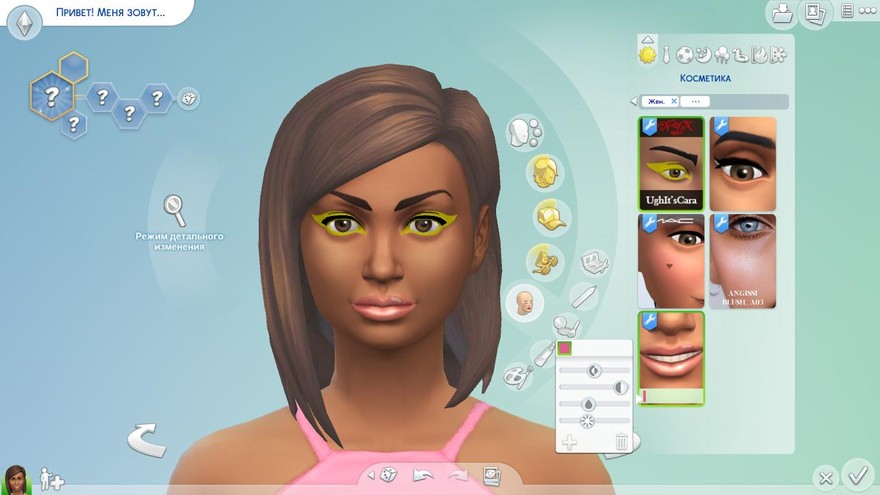
Task: Select the ANGISSI blush thumbnail
Action: click(742, 260)
